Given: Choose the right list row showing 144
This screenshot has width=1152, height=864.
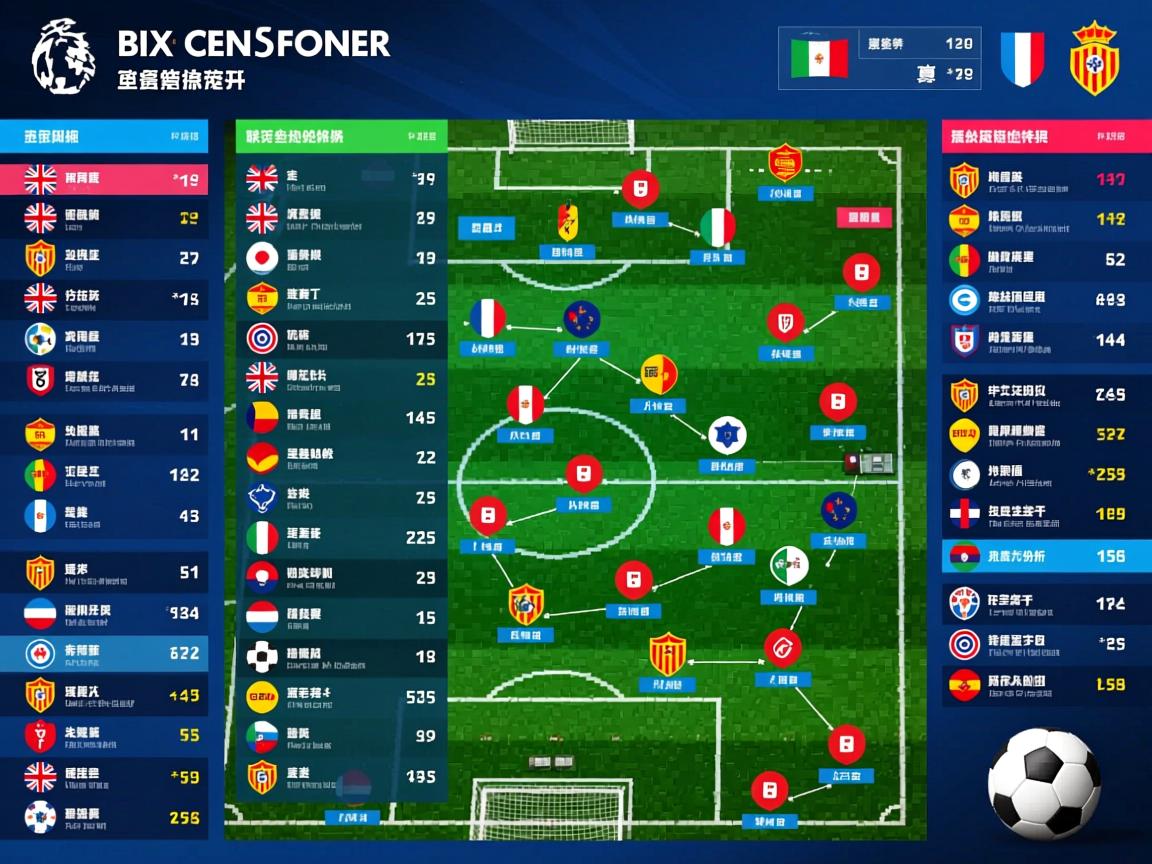Looking at the screenshot, I should pyautogui.click(x=1046, y=340).
